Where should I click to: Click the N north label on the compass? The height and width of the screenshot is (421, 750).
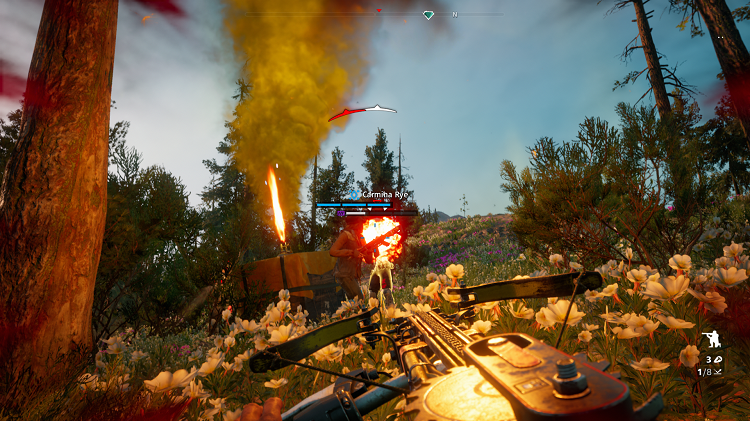(x=455, y=15)
